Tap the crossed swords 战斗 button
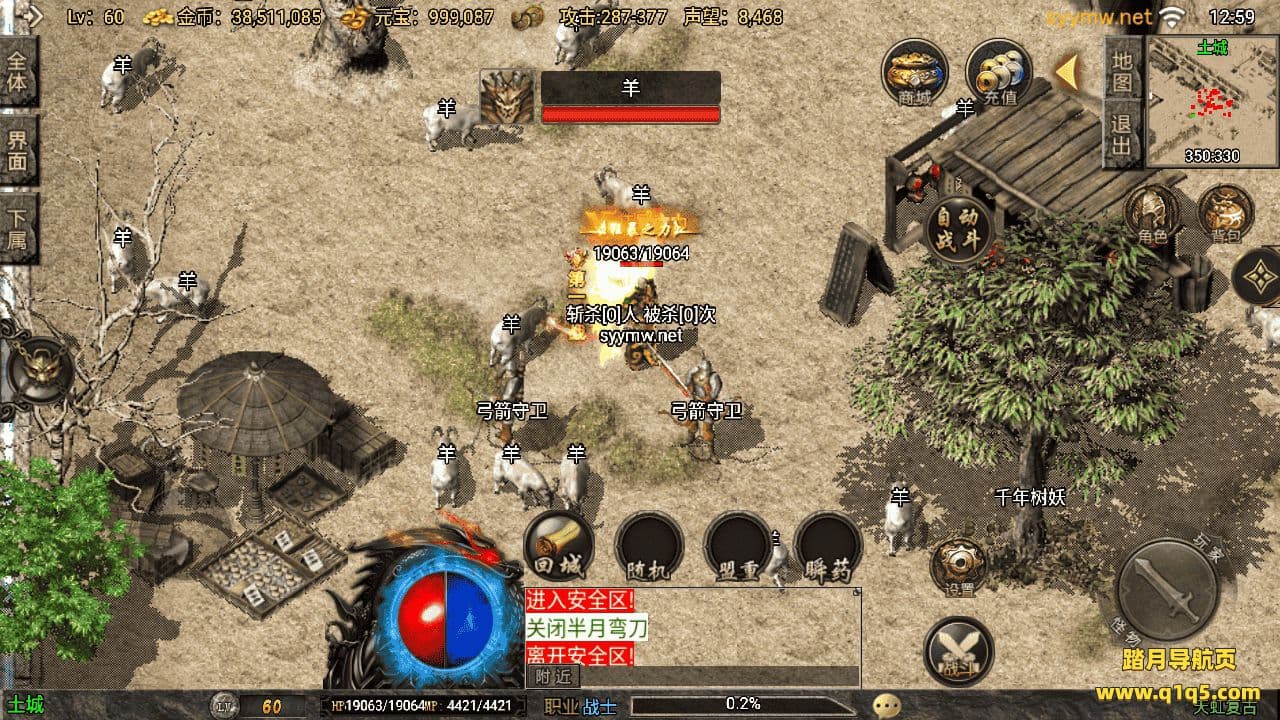Viewport: 1280px width, 720px height. pyautogui.click(x=958, y=651)
